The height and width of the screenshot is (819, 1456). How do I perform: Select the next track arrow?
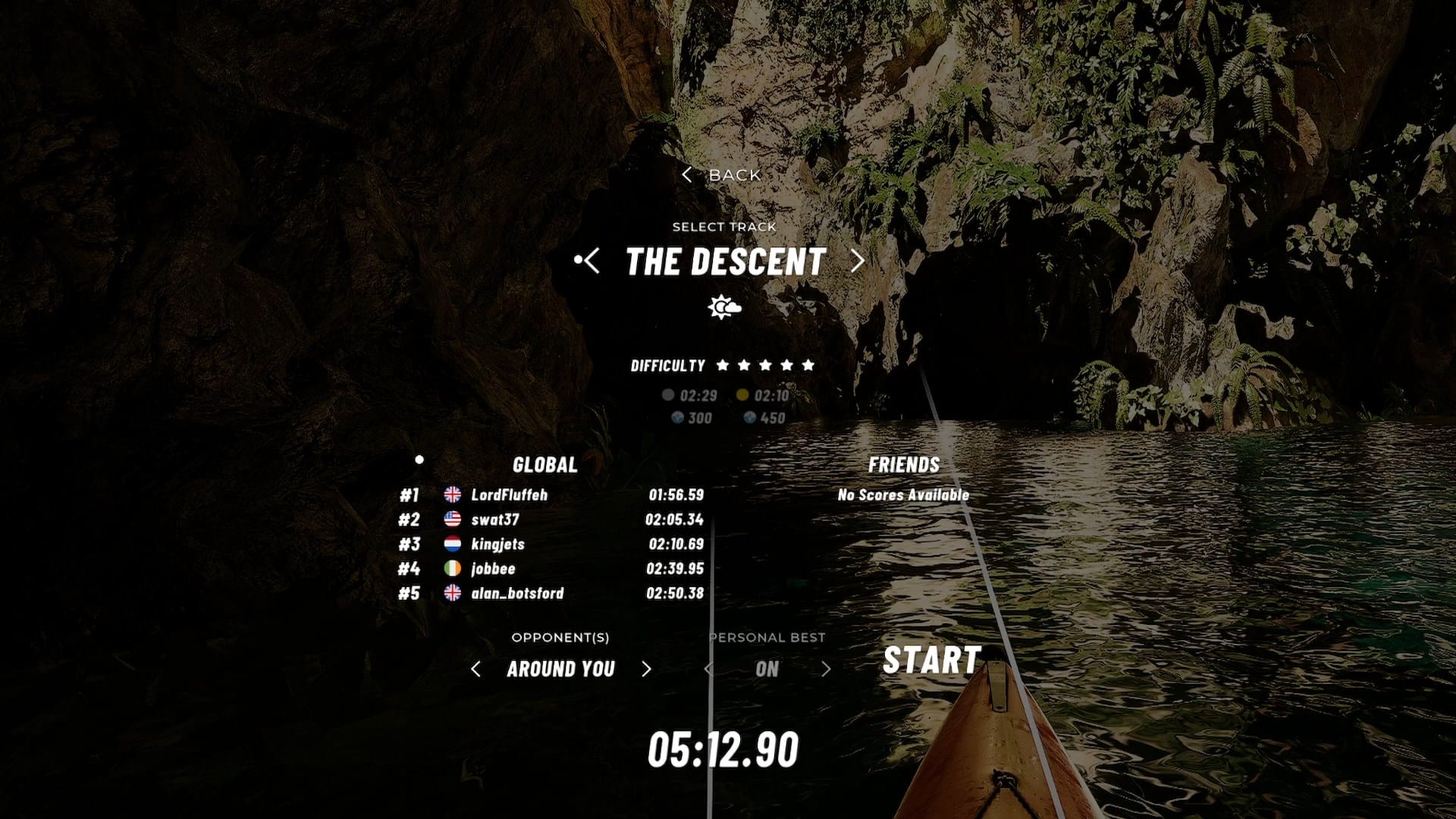tap(858, 261)
